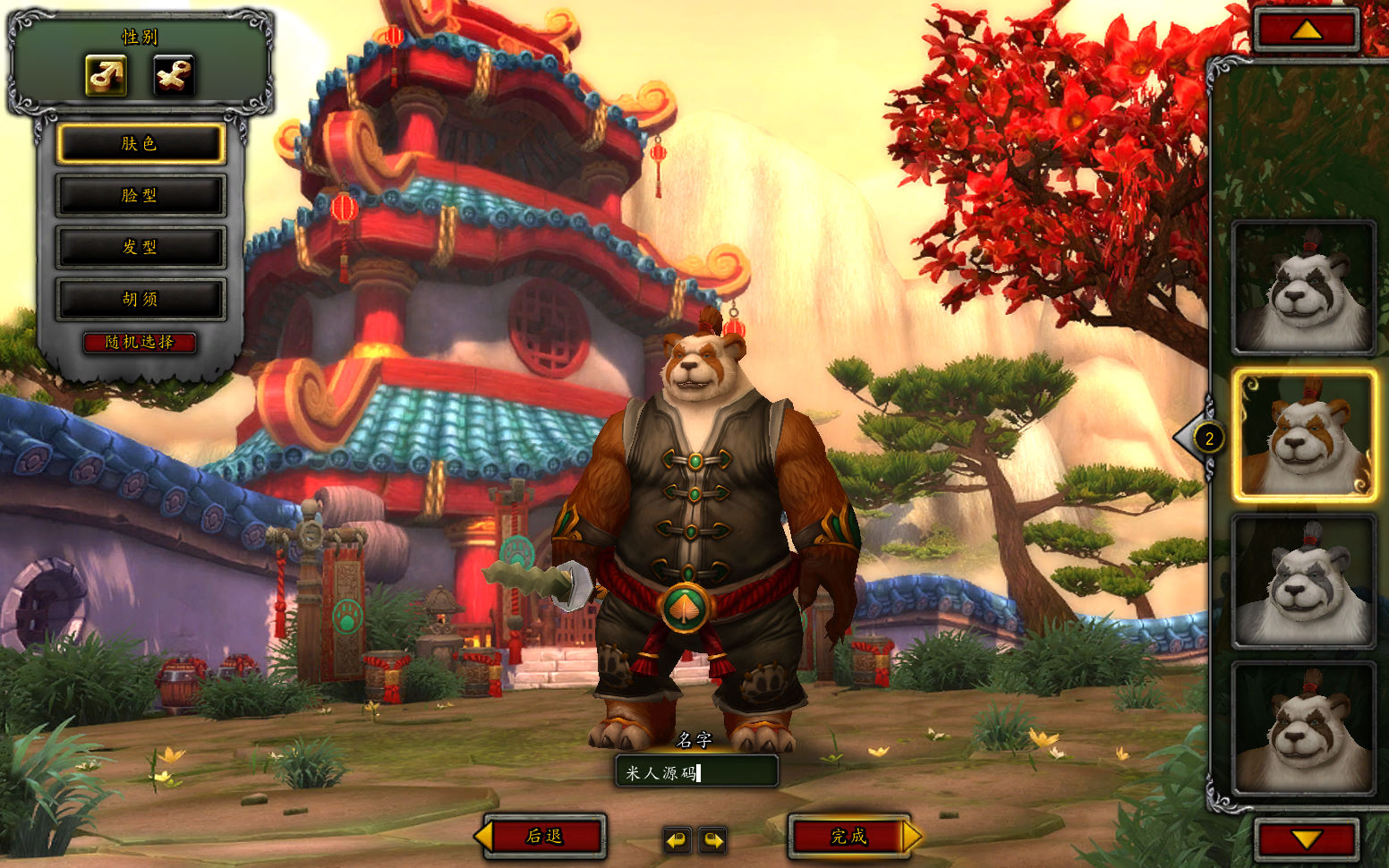Choose the dark brown panda thumbnail
1389x868 pixels.
pos(1303,728)
